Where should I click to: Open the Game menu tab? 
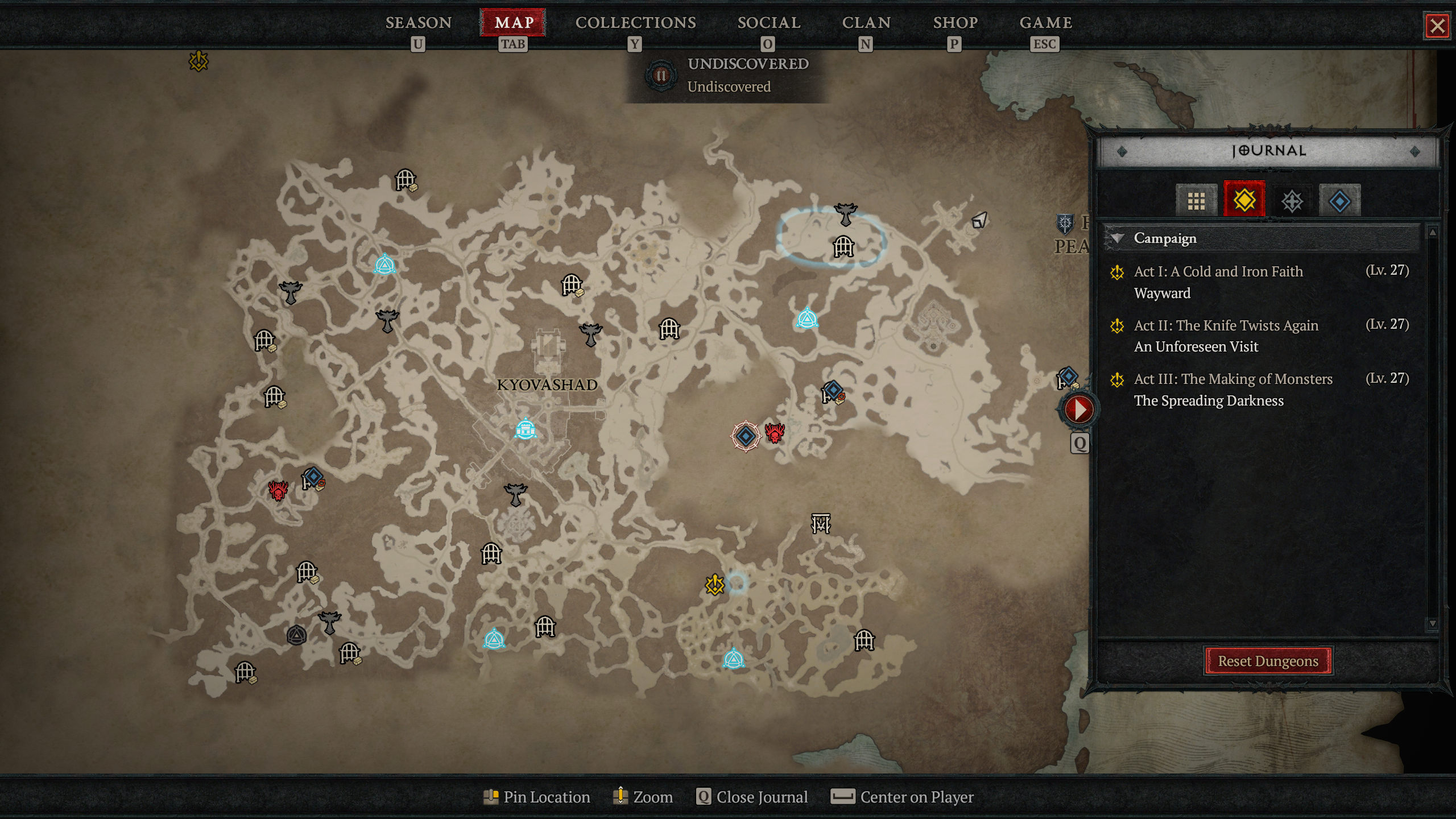click(1045, 23)
